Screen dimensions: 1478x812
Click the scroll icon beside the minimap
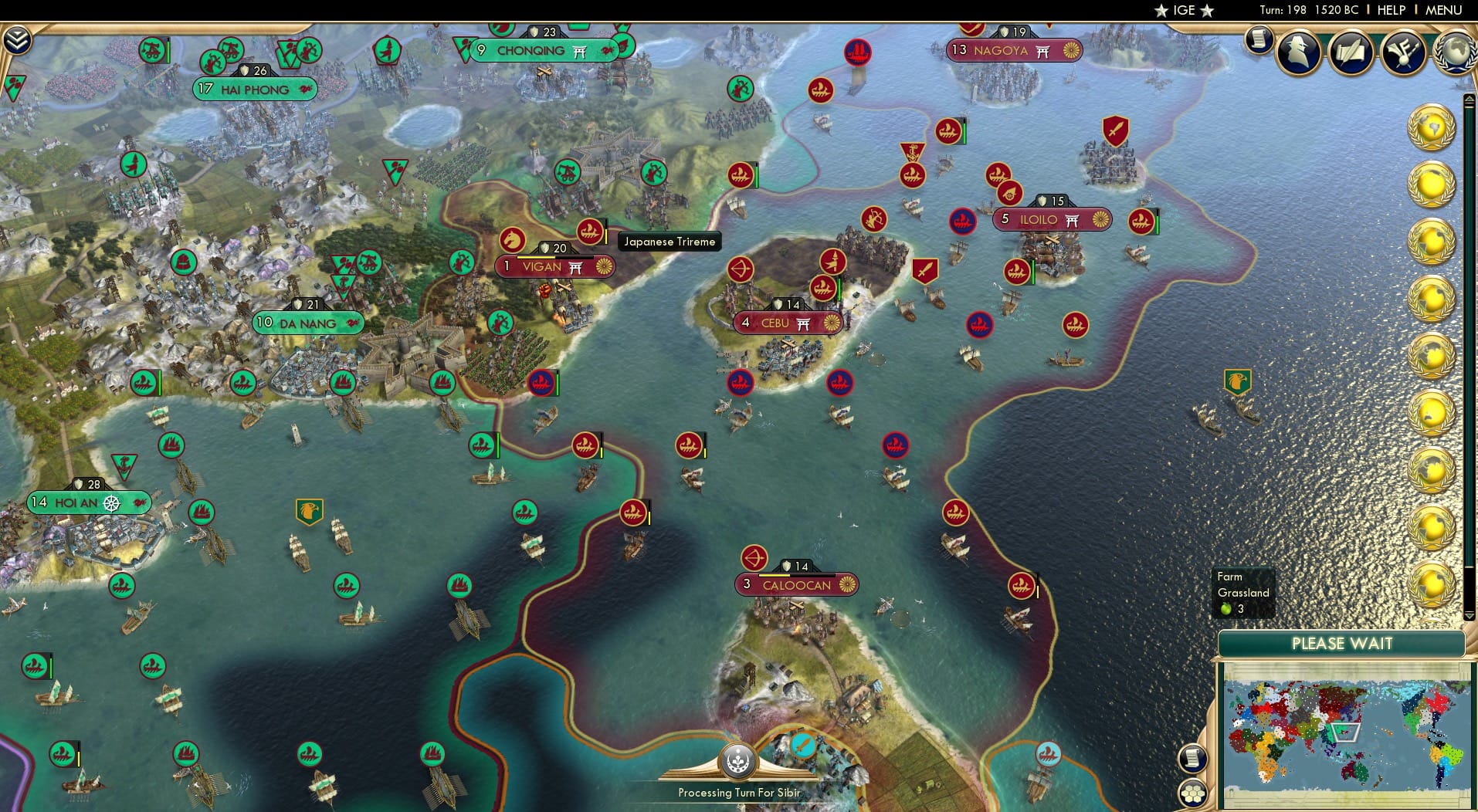(x=1192, y=759)
